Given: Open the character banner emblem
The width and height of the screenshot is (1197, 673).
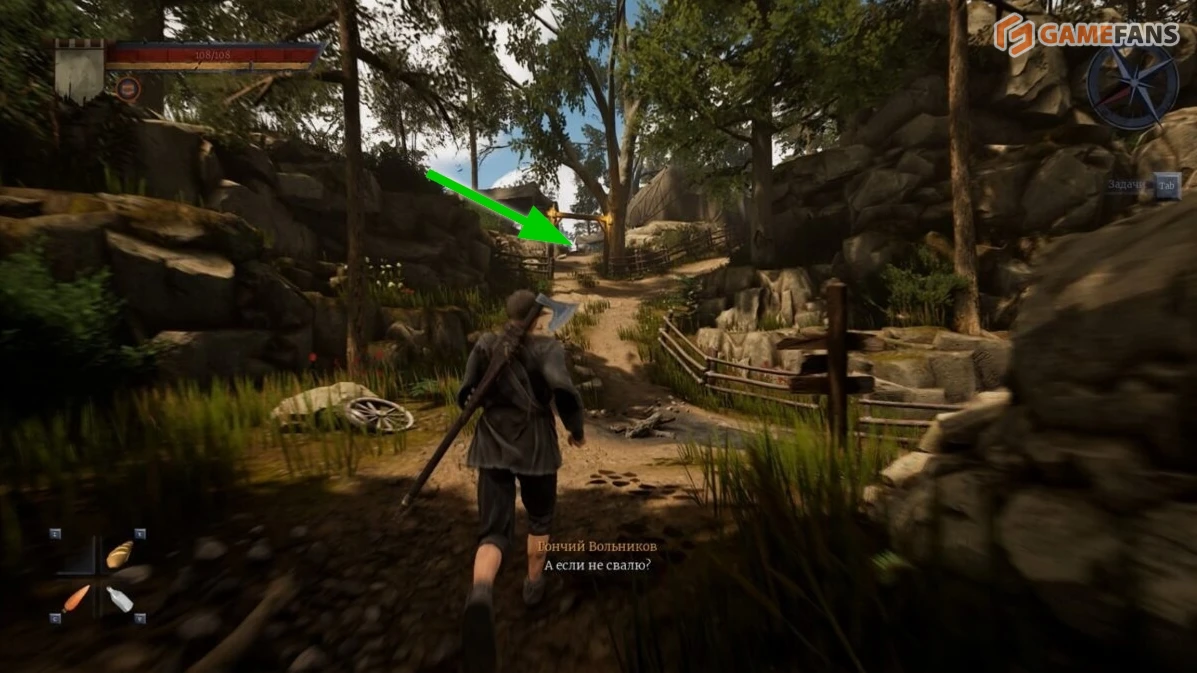Looking at the screenshot, I should (79, 71).
